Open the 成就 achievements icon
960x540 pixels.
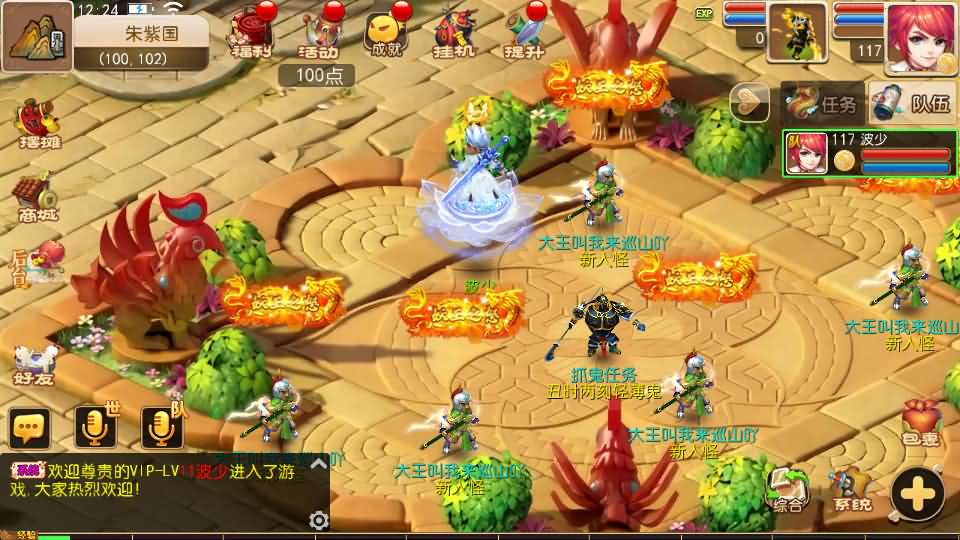coord(386,34)
